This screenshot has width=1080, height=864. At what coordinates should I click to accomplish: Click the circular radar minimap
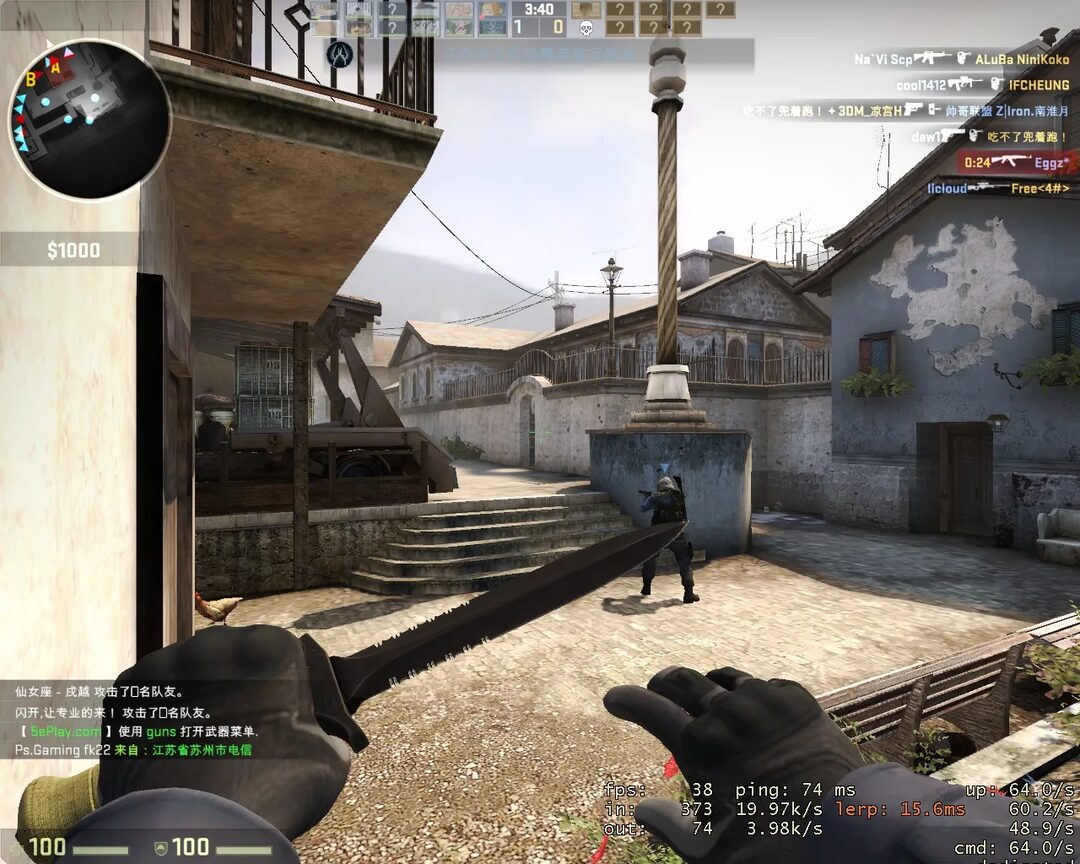pyautogui.click(x=89, y=119)
